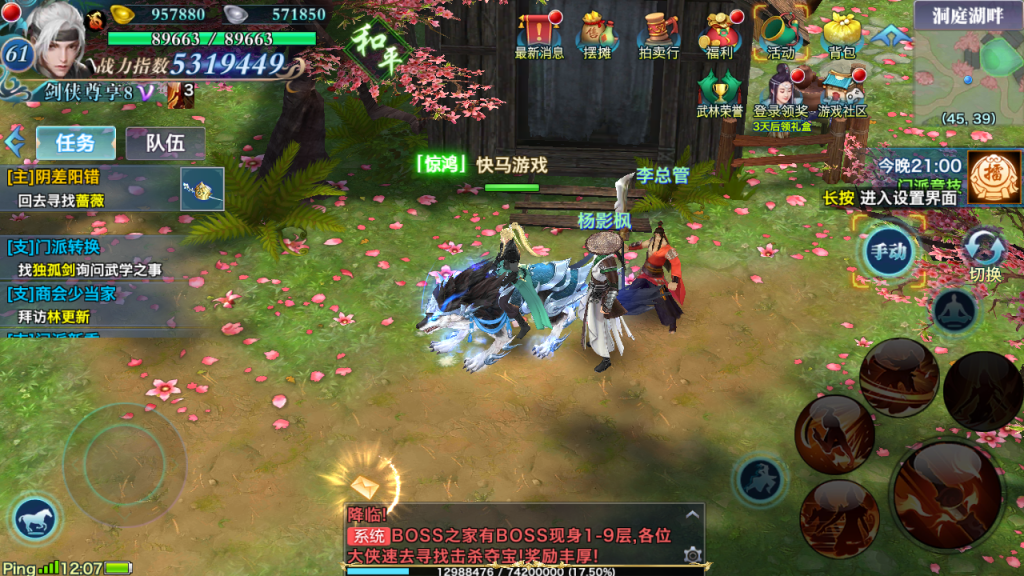Switch to the 任务 quest tab
1024x576 pixels.
pos(76,143)
